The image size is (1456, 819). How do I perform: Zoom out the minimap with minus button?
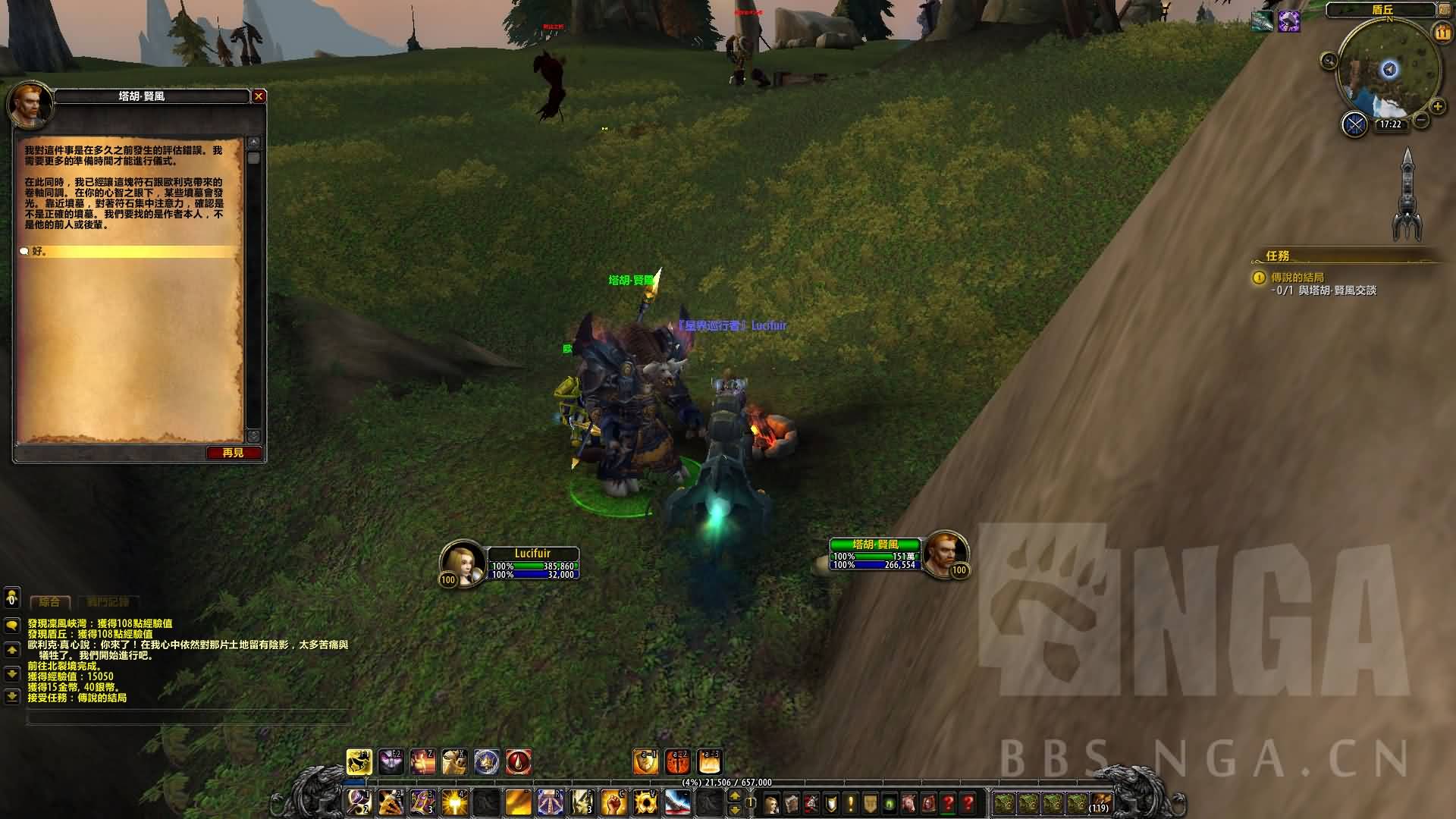pos(1422,121)
